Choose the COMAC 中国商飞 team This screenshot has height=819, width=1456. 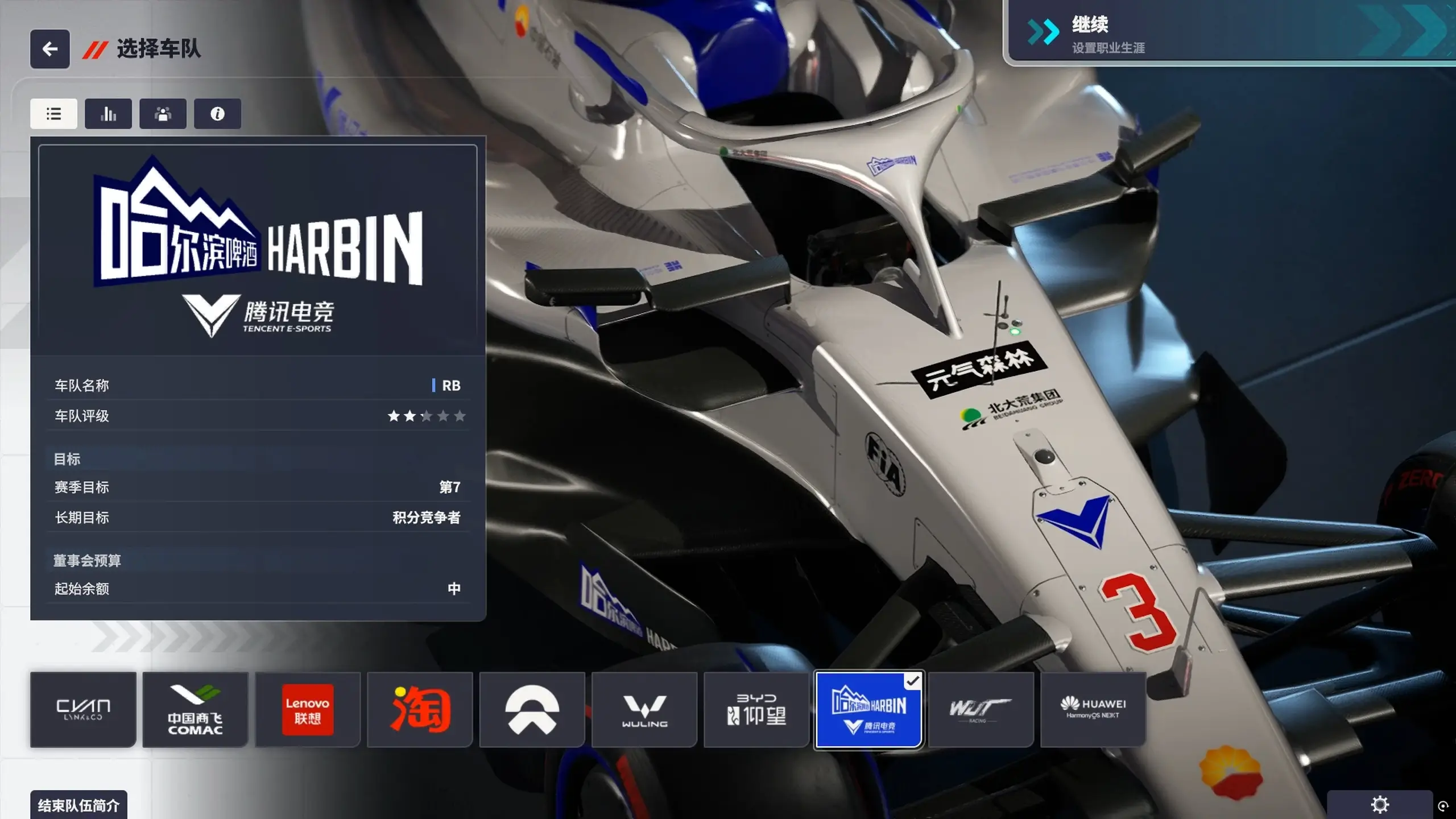click(195, 709)
